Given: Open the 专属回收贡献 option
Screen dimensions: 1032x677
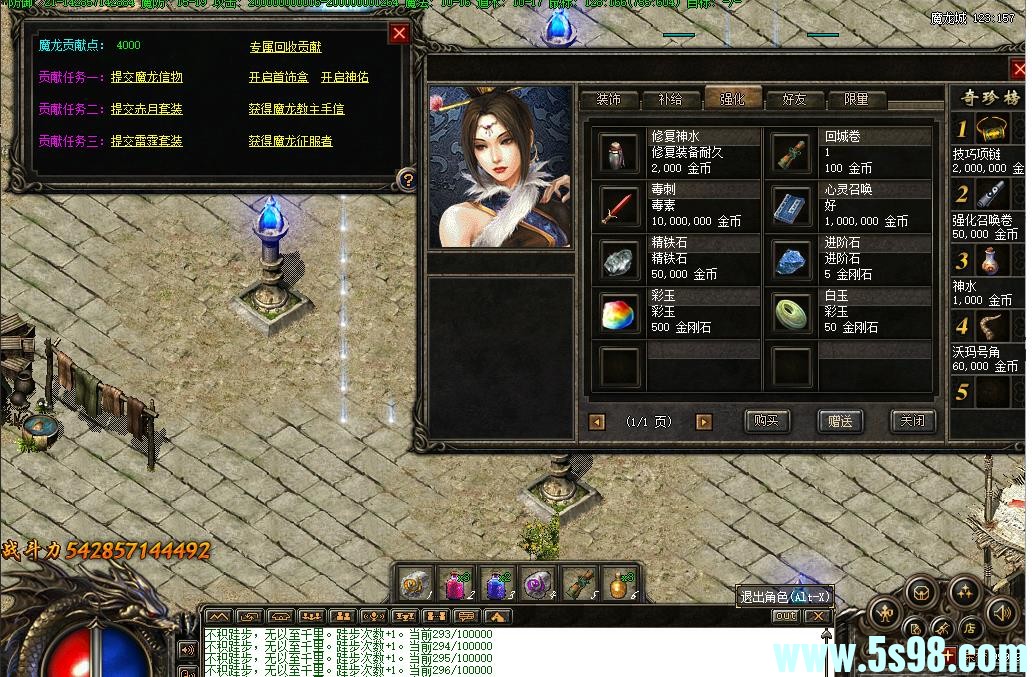Looking at the screenshot, I should (x=285, y=47).
